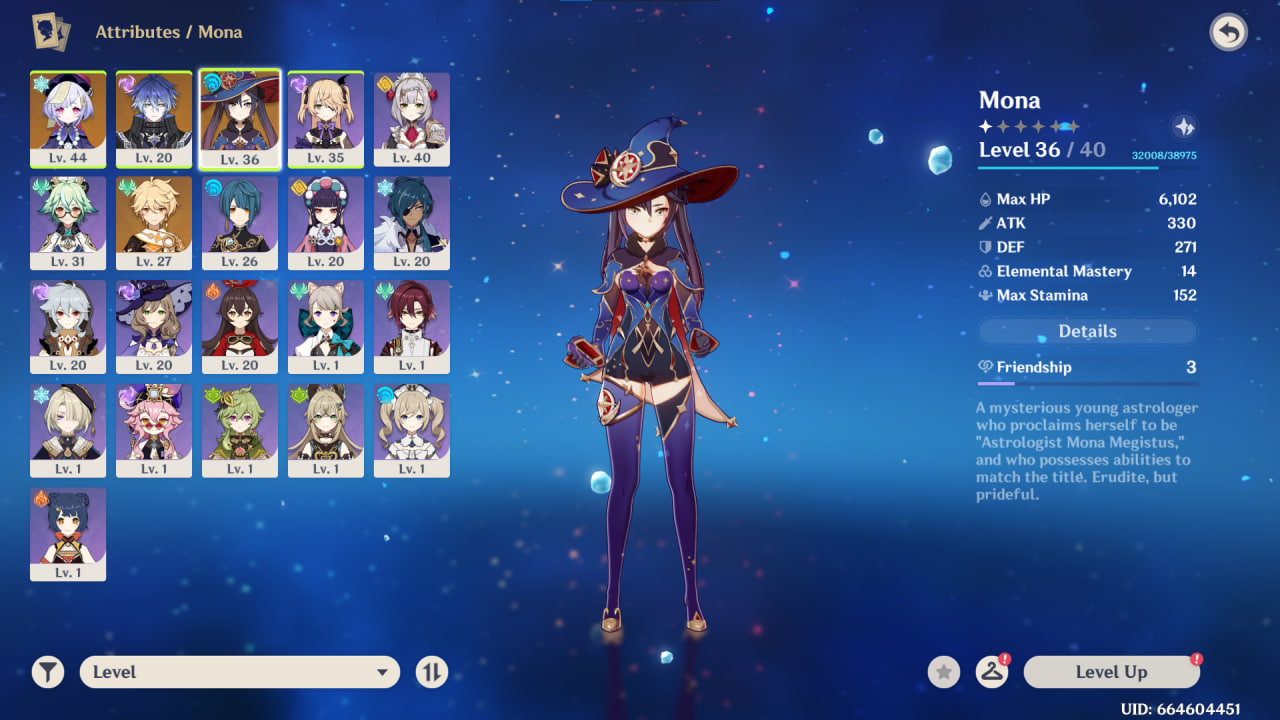Open Mona's attribute Details panel
The image size is (1280, 720).
pos(1087,331)
